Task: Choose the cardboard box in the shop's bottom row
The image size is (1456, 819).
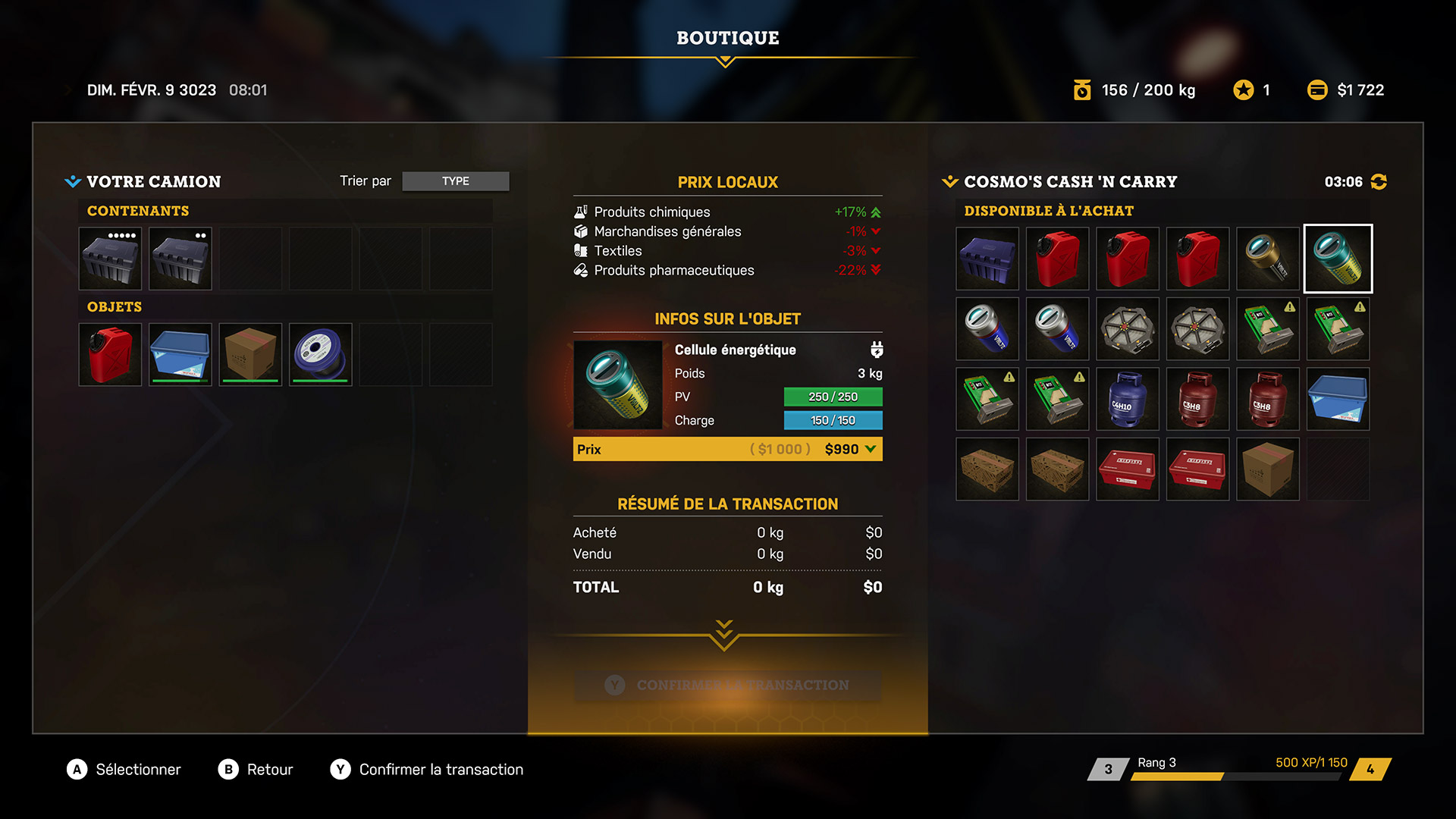Action: [x=1268, y=469]
